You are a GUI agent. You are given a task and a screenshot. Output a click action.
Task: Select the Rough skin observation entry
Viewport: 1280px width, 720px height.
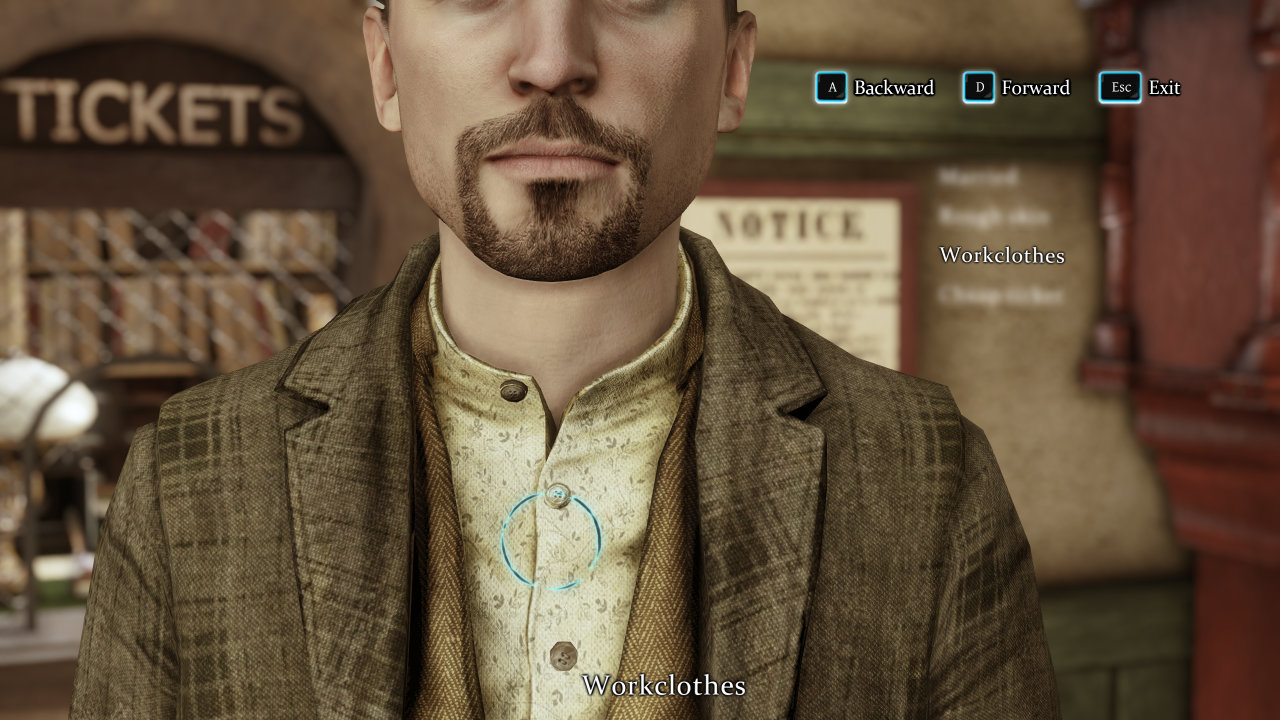tap(993, 216)
